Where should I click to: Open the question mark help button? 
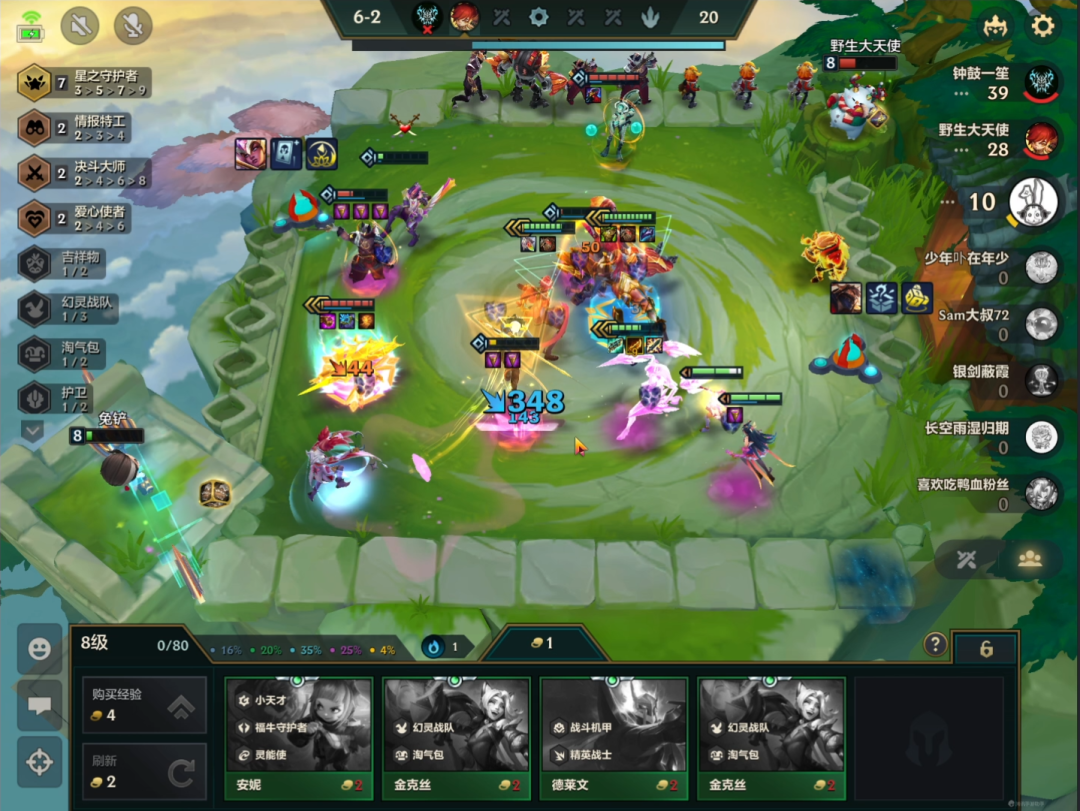tap(935, 644)
